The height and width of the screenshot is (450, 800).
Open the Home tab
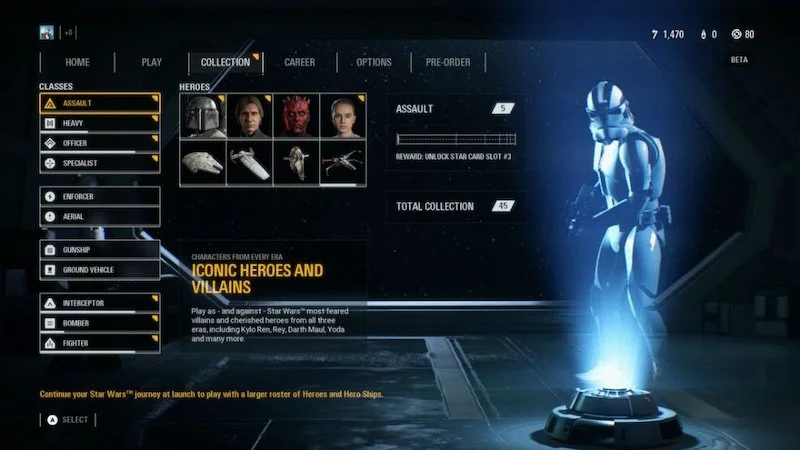click(x=77, y=62)
